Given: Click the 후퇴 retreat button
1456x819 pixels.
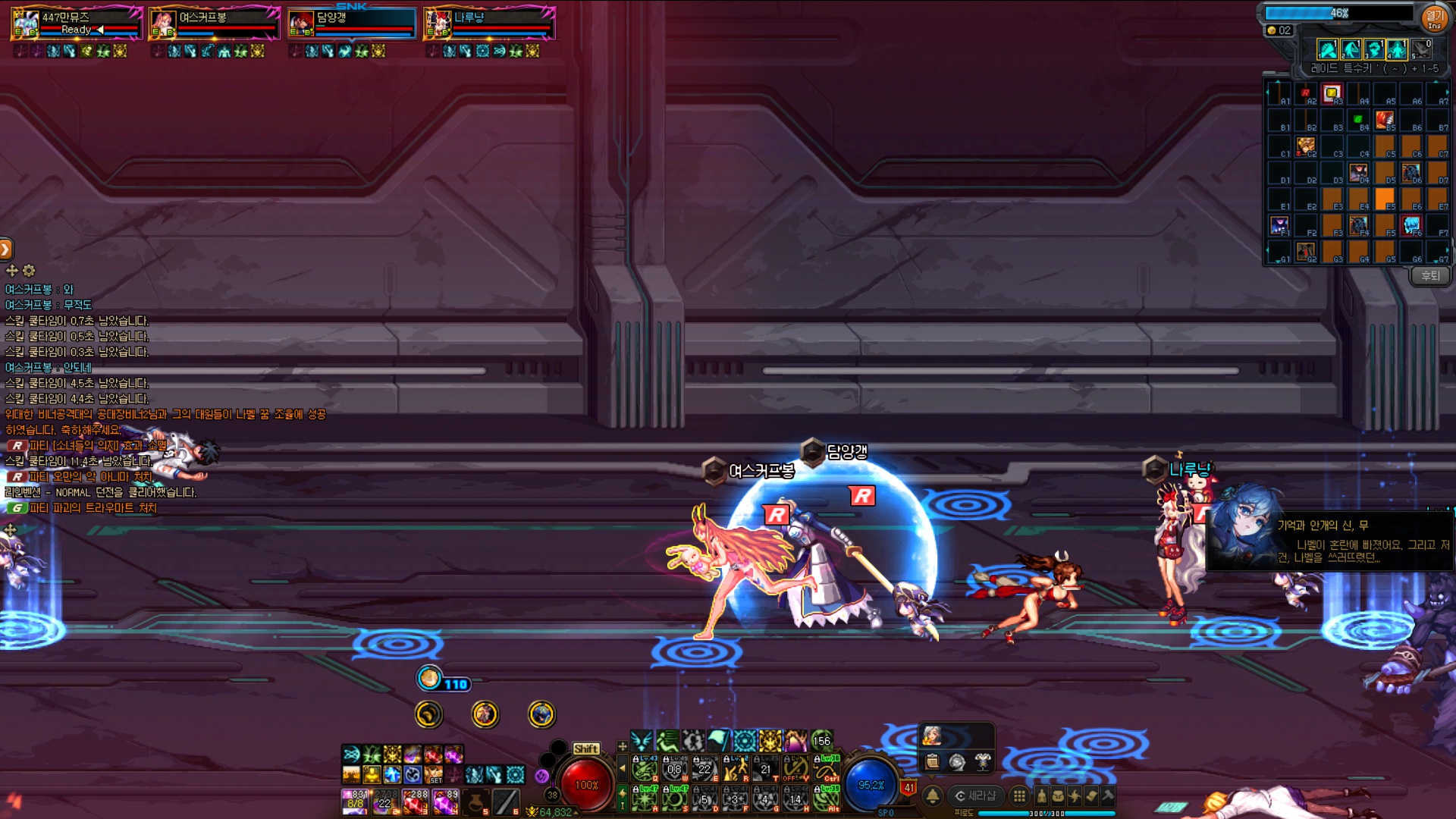Looking at the screenshot, I should (x=1430, y=276).
